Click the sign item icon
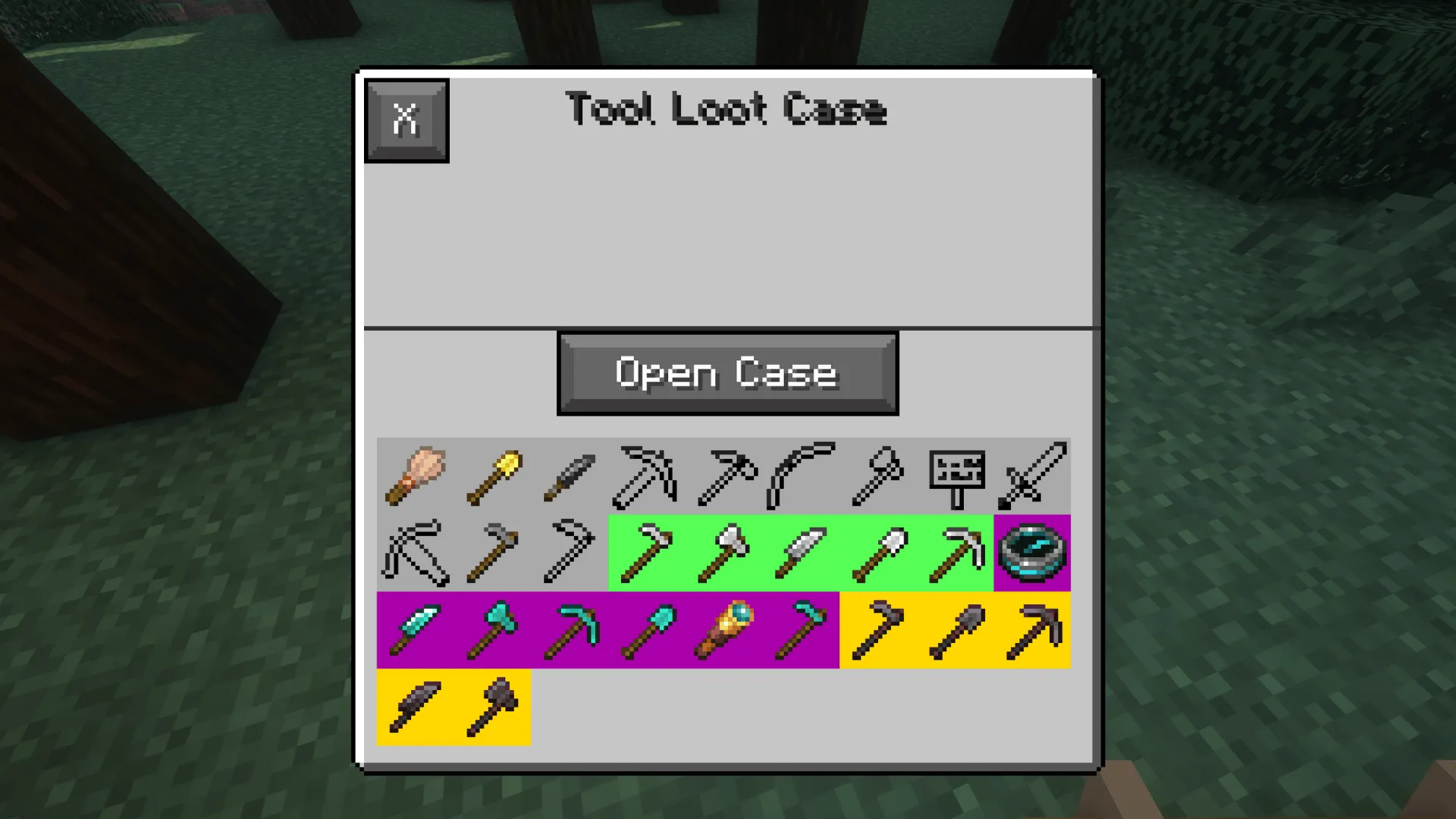 tap(955, 474)
